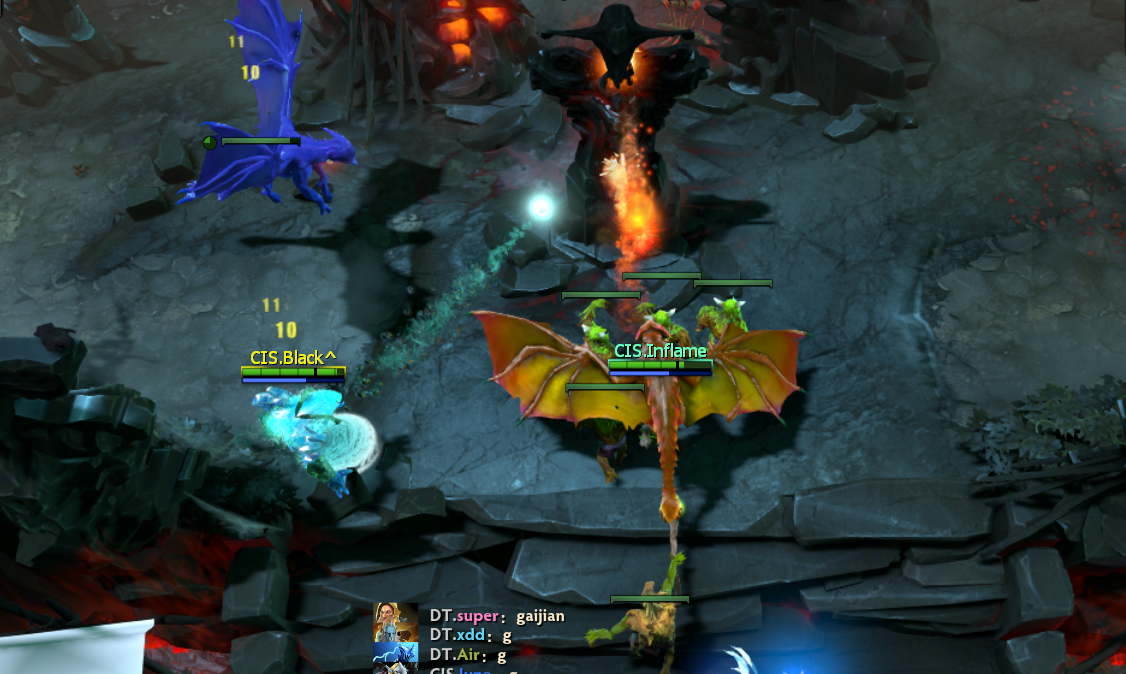Select the CIS.Black^ hero name label

[x=293, y=357]
